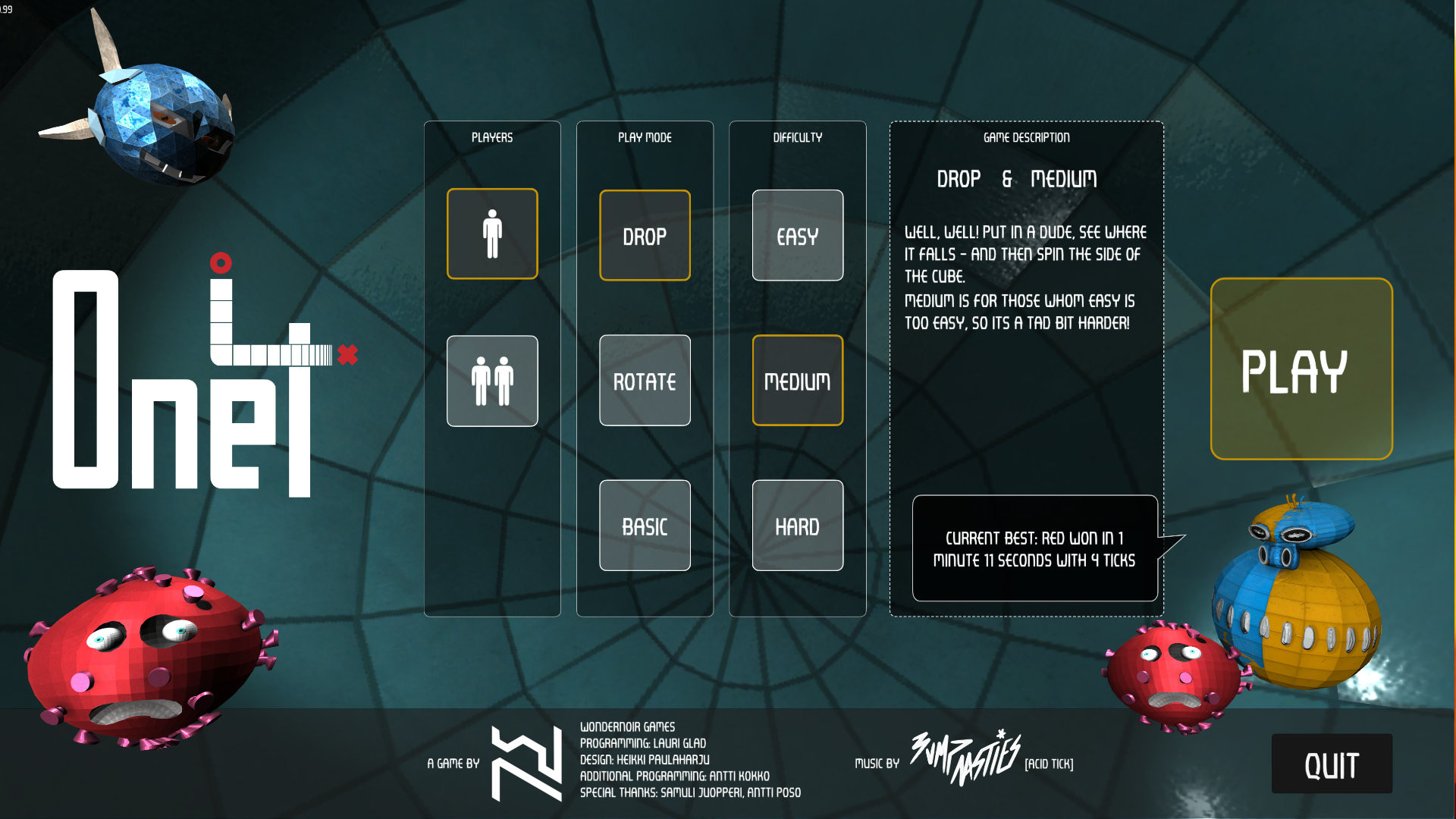Select the Basic play mode
1456x819 pixels.
click(644, 526)
